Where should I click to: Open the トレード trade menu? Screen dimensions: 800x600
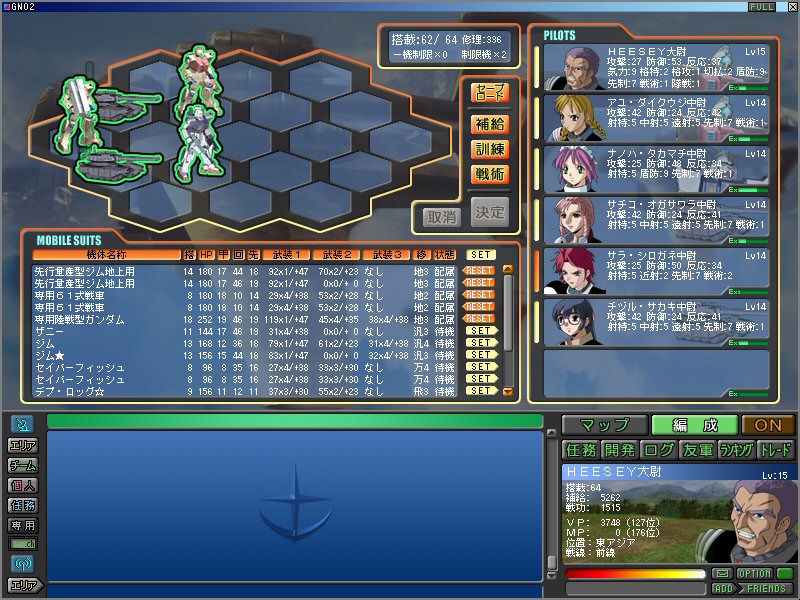pos(776,450)
